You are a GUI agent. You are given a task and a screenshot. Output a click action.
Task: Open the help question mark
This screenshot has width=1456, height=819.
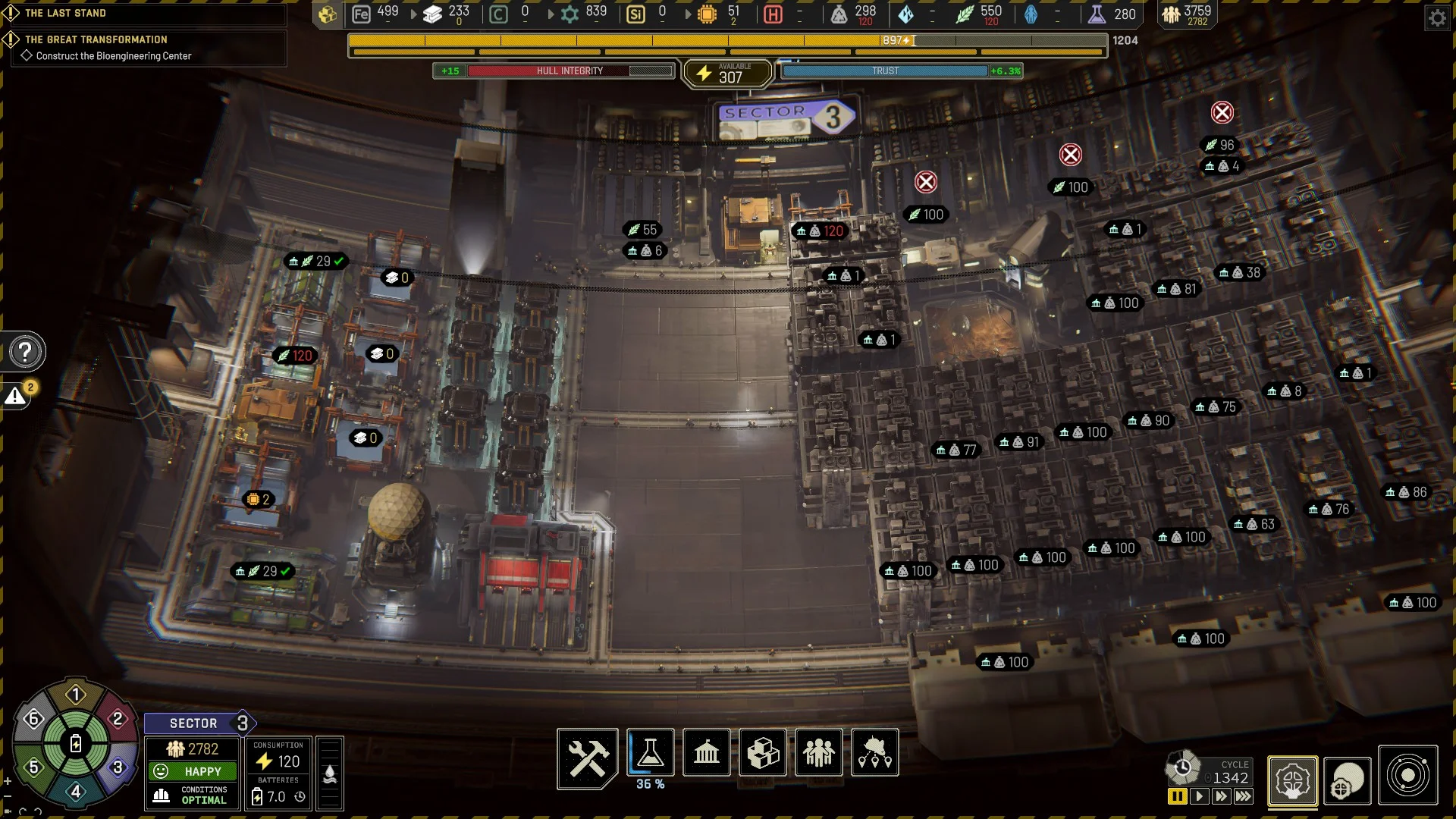[x=25, y=352]
